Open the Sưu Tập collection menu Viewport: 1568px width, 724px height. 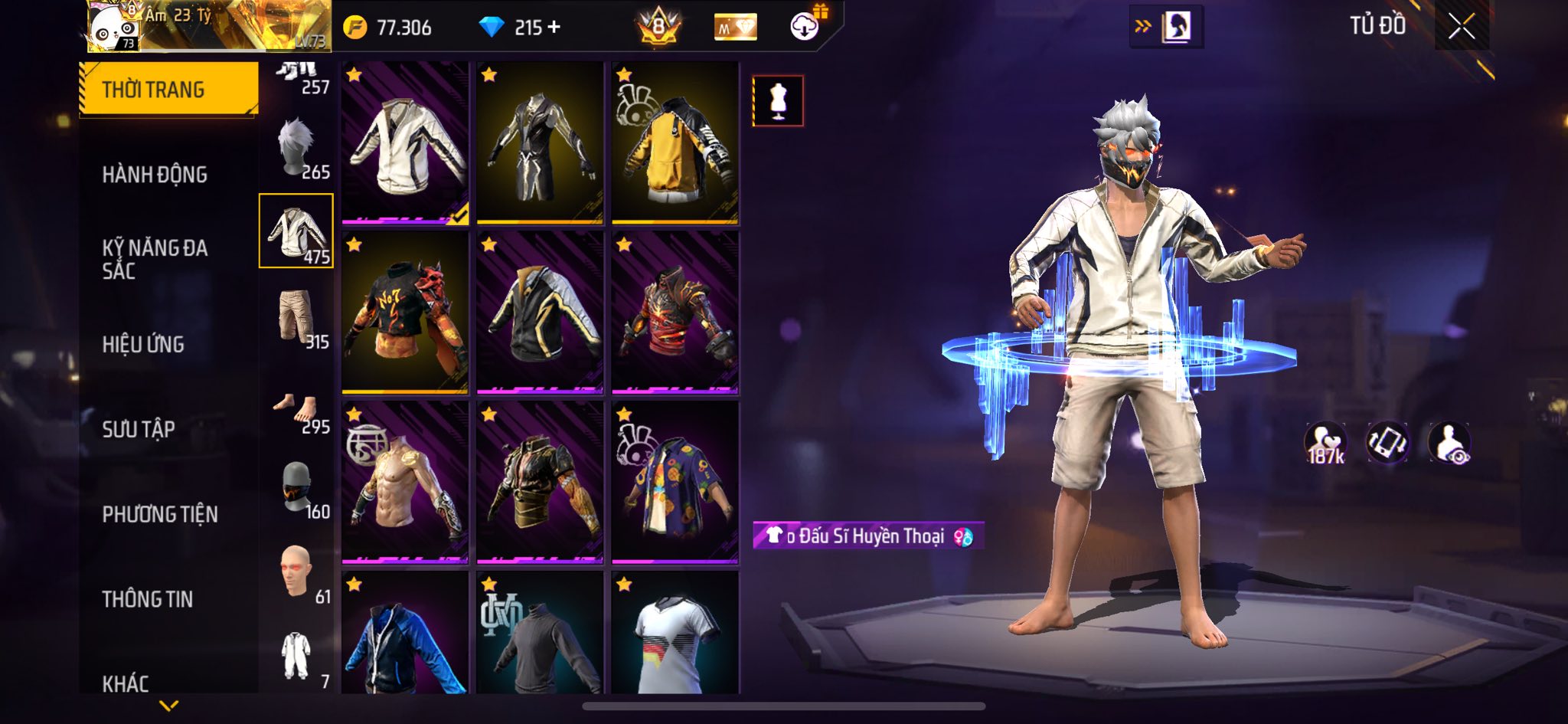[139, 429]
